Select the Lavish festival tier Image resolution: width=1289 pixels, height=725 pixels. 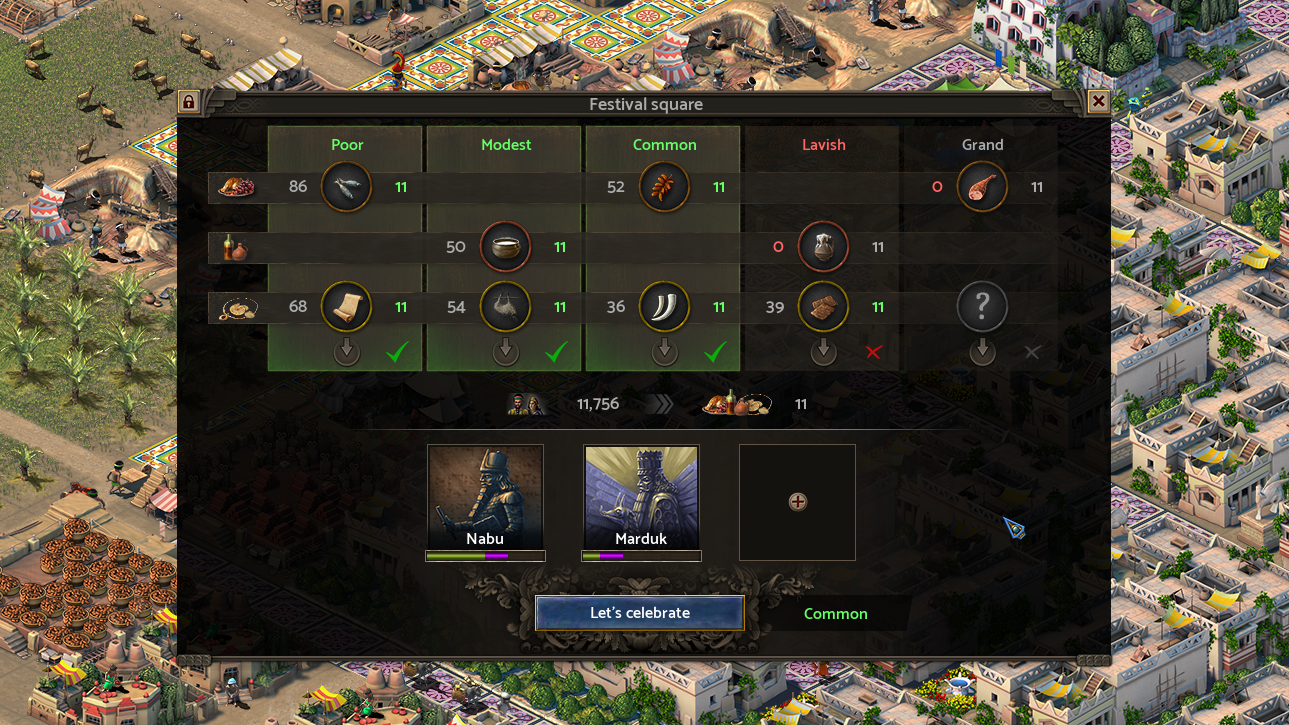point(823,145)
